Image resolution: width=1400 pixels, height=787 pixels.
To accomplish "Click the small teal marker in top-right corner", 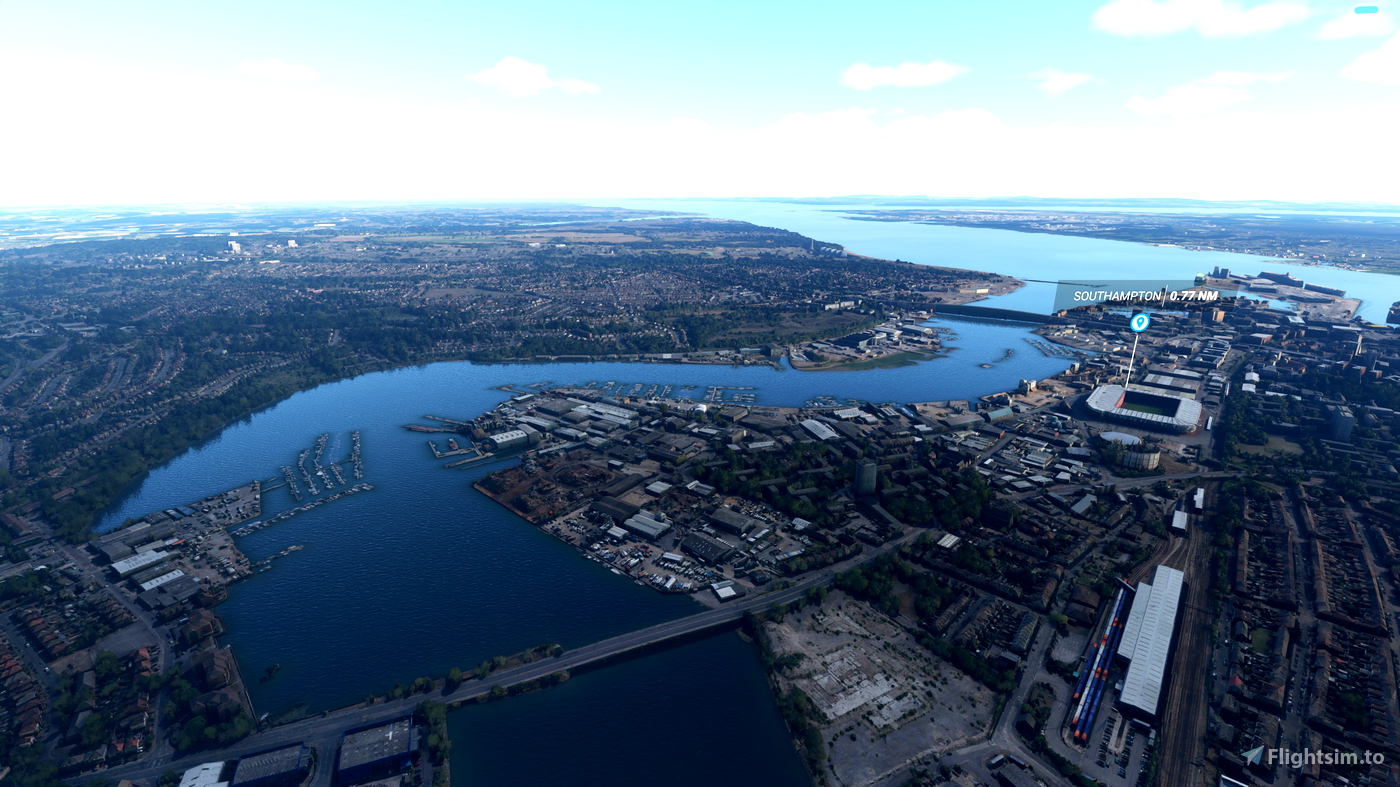I will coord(1366,12).
